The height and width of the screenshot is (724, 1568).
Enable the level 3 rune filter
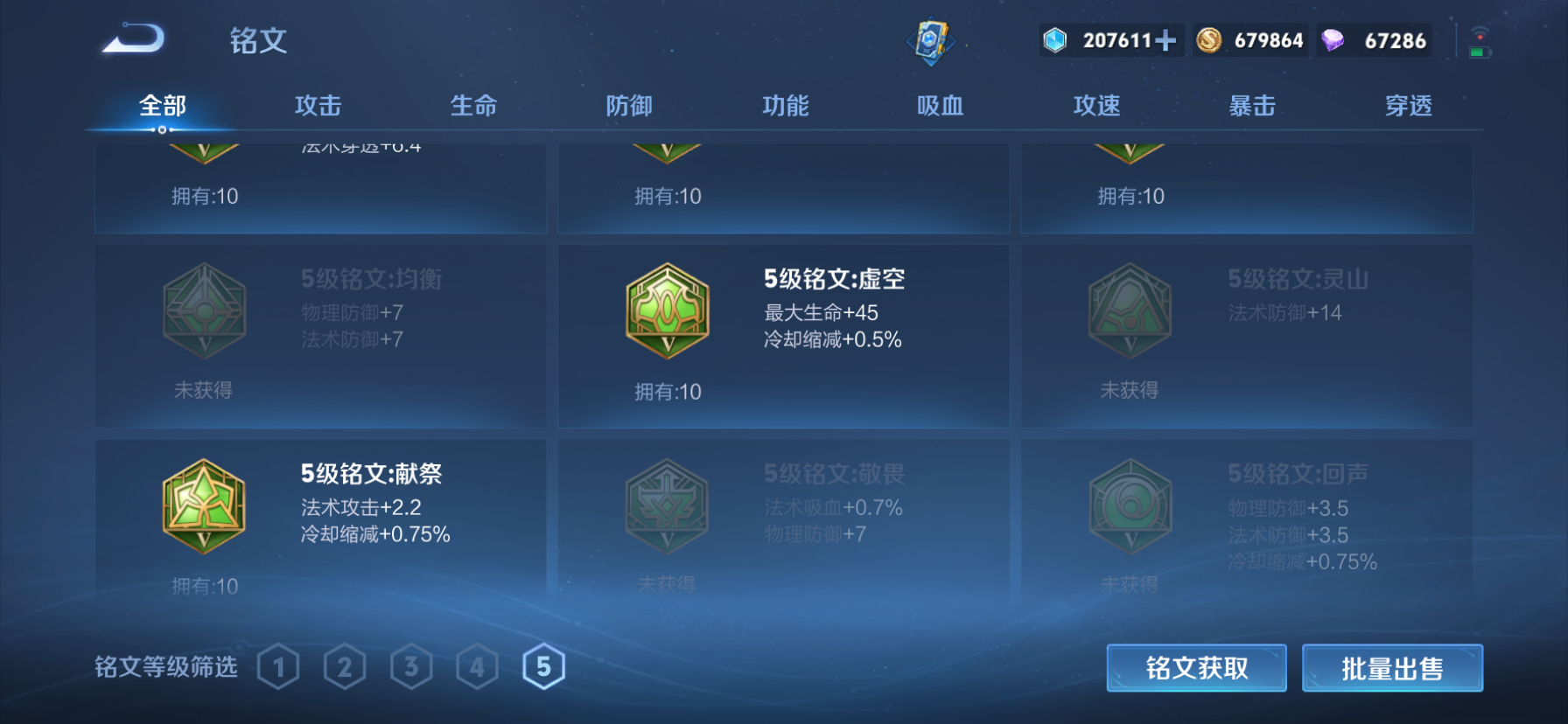tap(411, 666)
